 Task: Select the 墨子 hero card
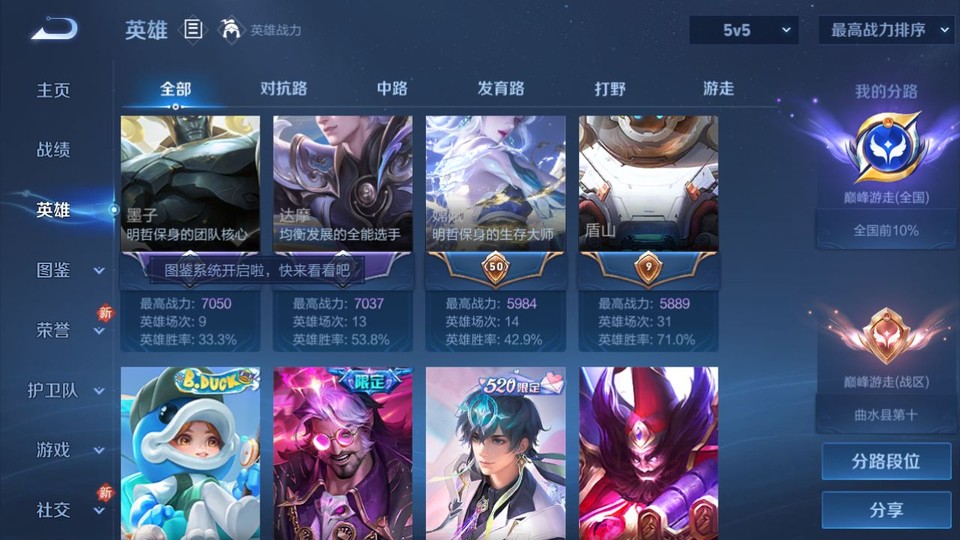click(190, 185)
